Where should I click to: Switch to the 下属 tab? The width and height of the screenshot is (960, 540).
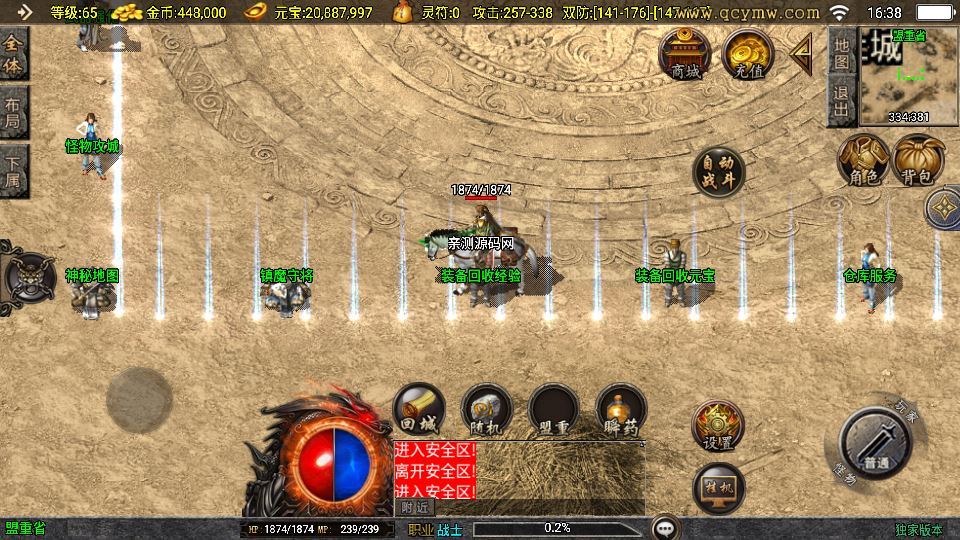click(13, 170)
